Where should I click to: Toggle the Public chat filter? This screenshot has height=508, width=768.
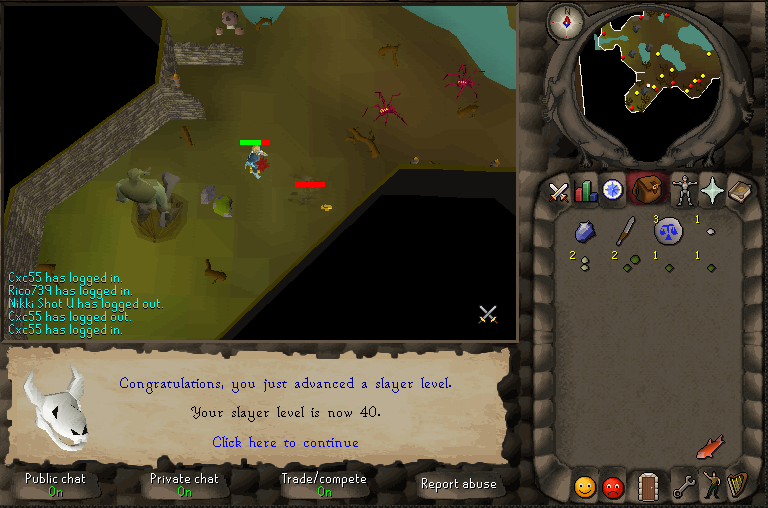tap(55, 485)
